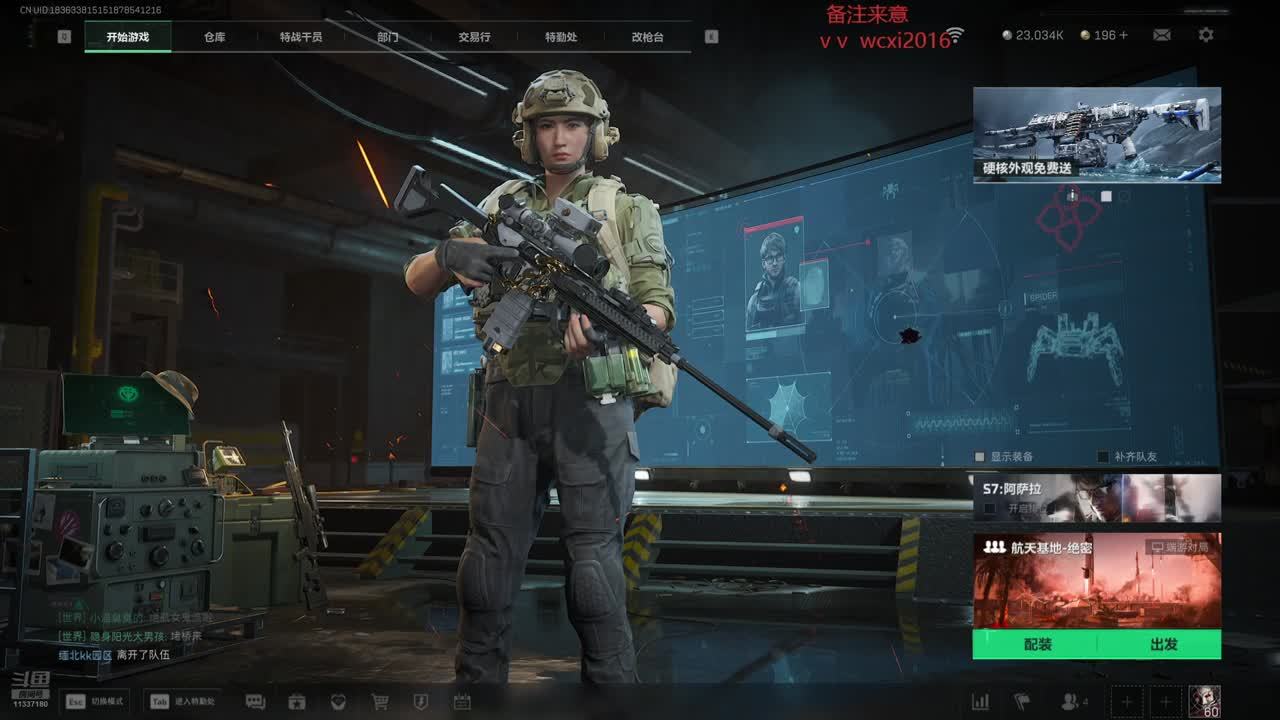
Task: Open the settings gear icon
Action: coord(1206,35)
